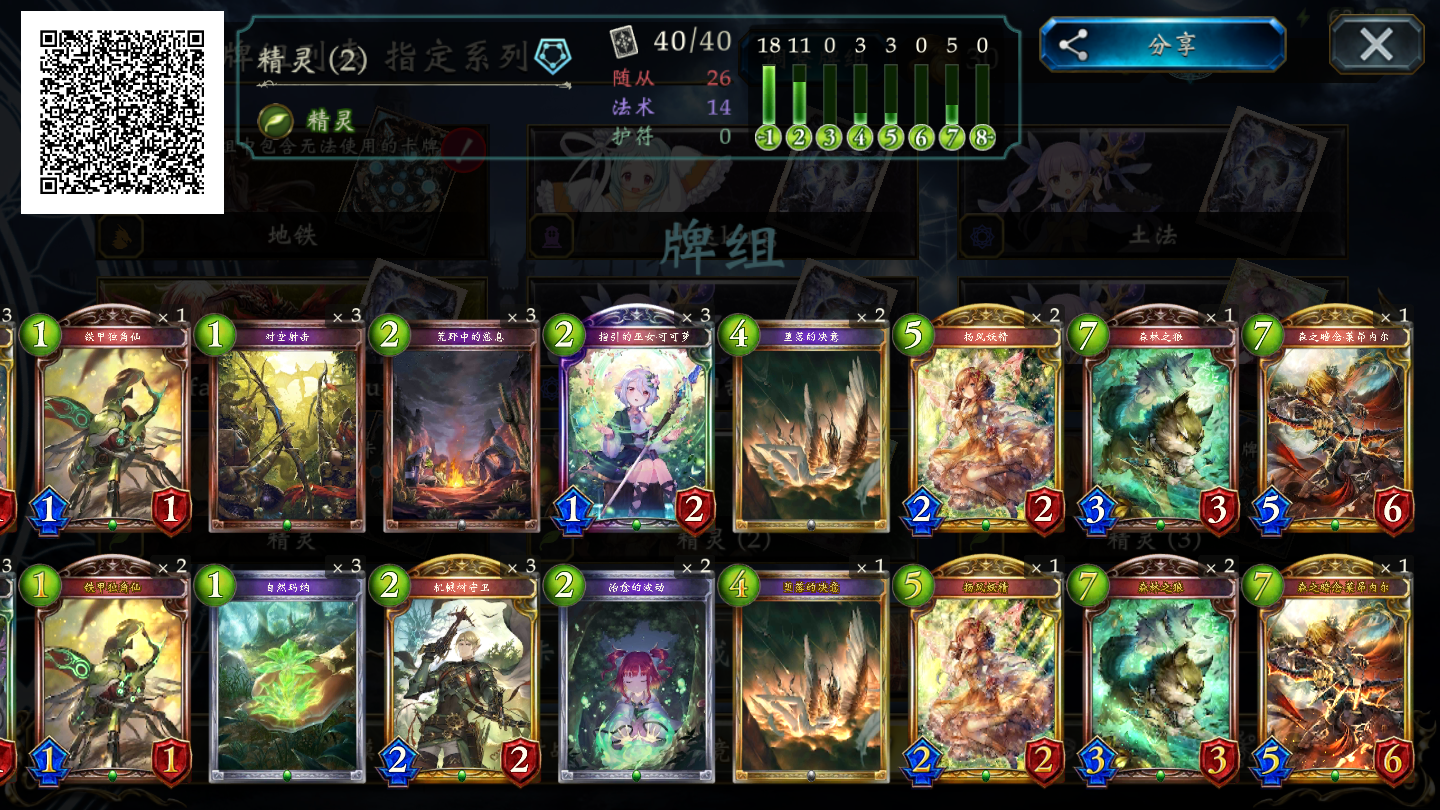Close the deck view with the X
The width and height of the screenshot is (1440, 810).
coord(1376,45)
